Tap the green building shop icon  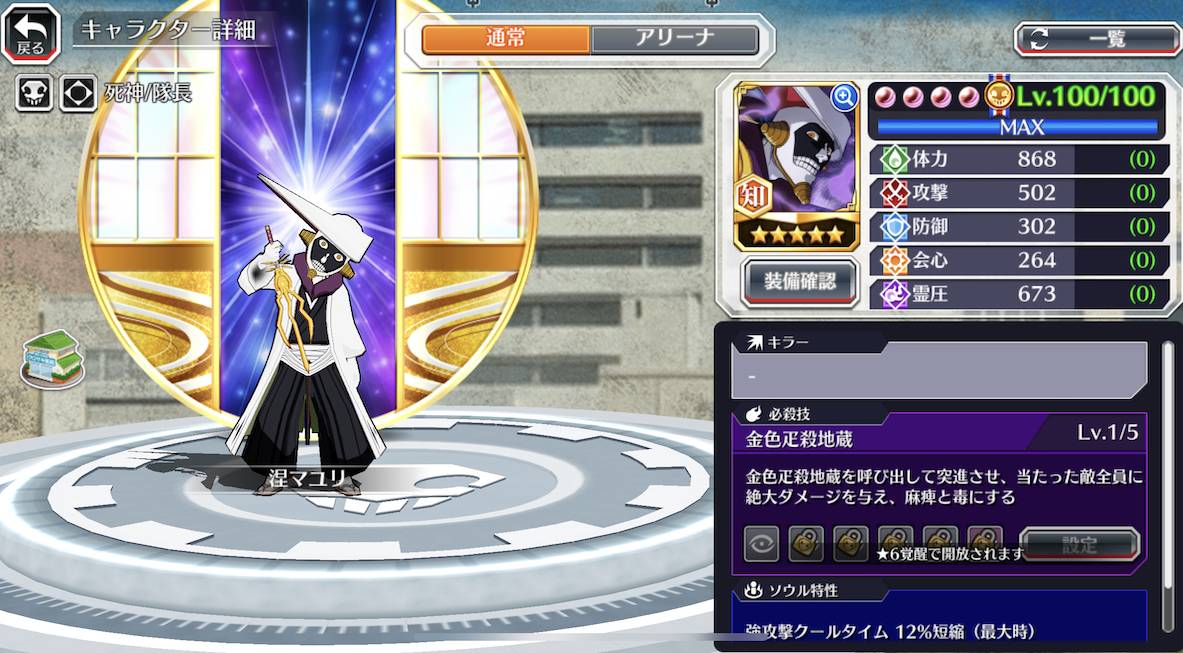click(x=52, y=359)
